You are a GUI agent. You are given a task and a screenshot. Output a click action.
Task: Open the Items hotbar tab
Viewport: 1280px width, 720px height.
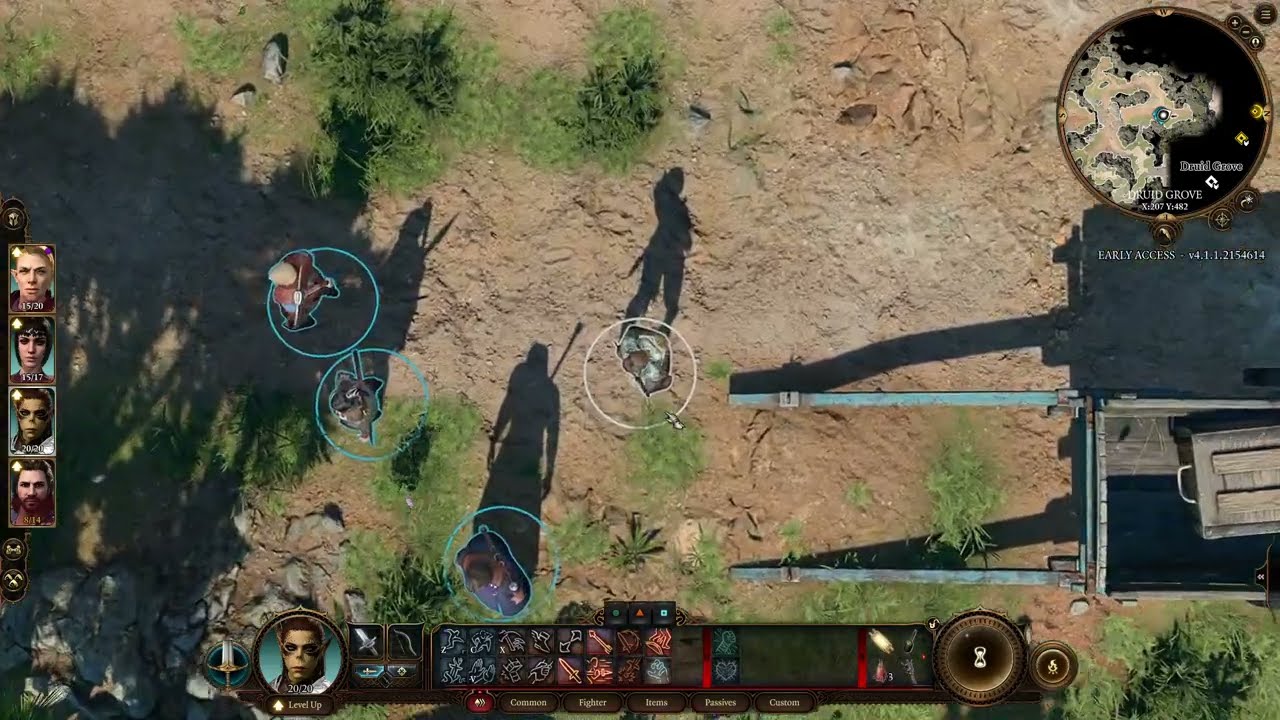pyautogui.click(x=657, y=703)
